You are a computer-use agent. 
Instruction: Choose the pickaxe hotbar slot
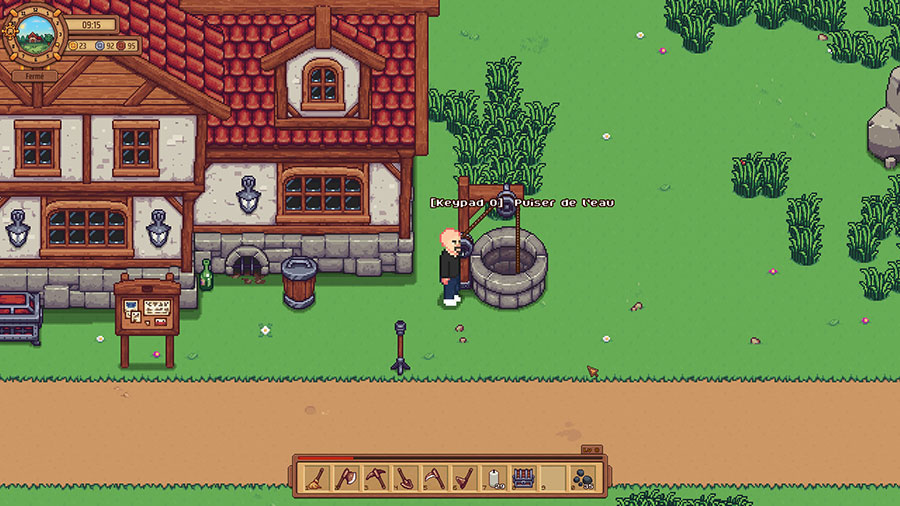[374, 478]
